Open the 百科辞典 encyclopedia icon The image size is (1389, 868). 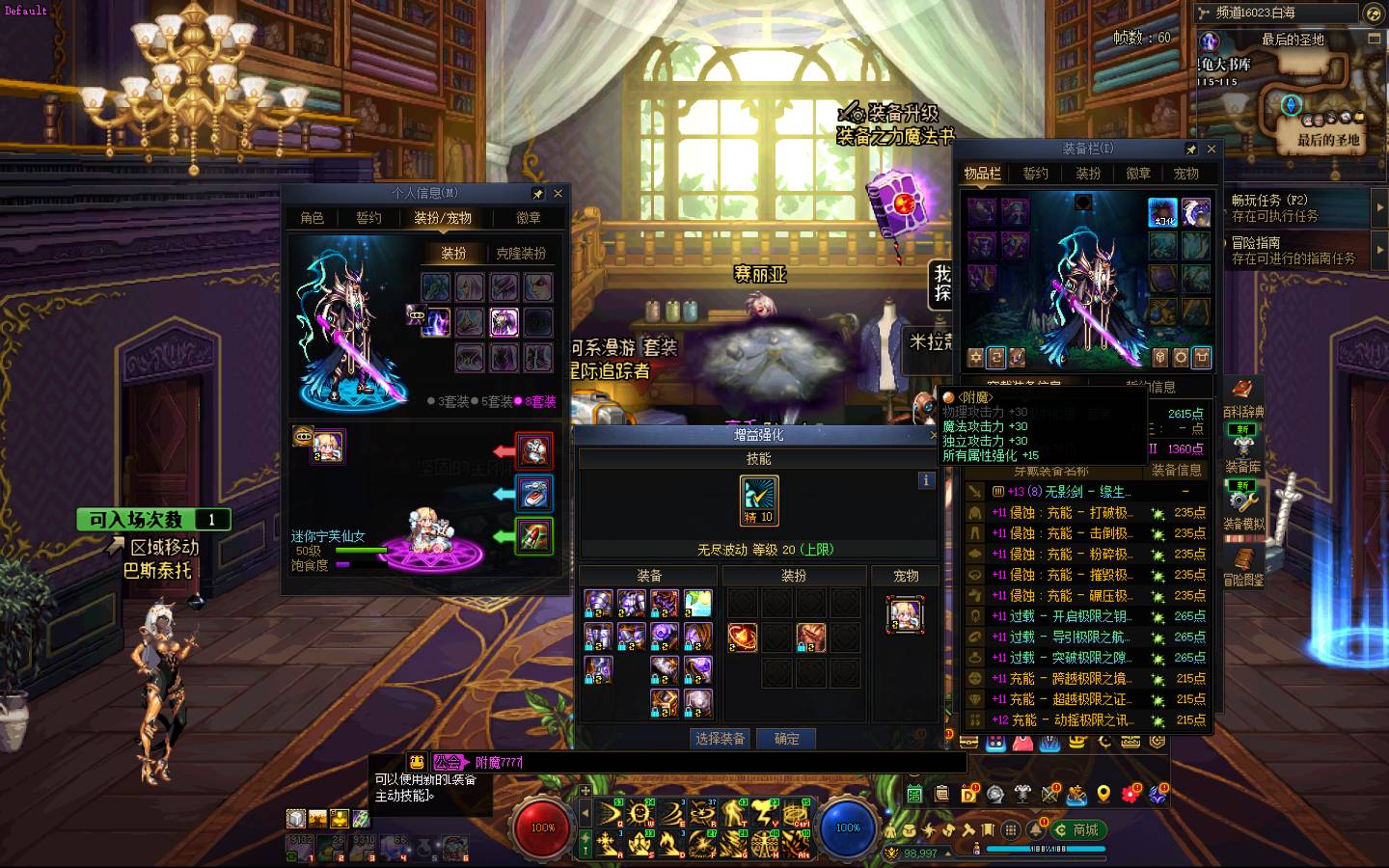point(1243,393)
